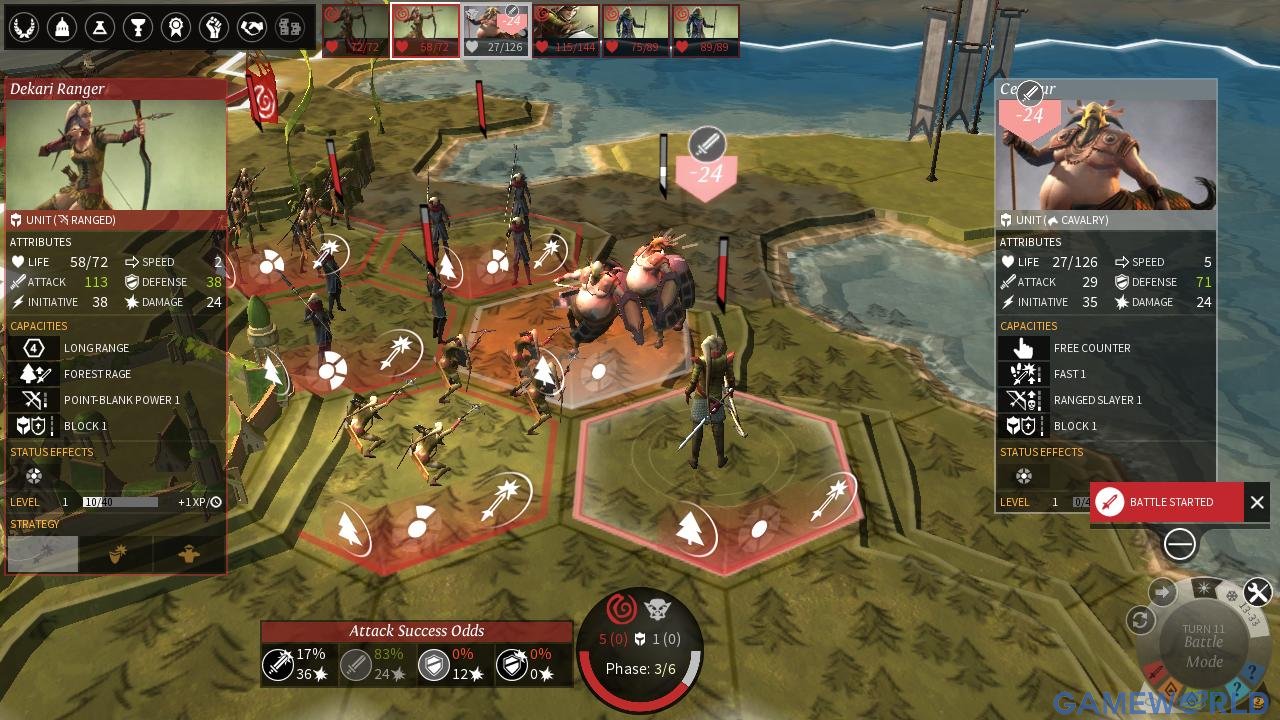Open the quest chalice screen

click(x=137, y=28)
